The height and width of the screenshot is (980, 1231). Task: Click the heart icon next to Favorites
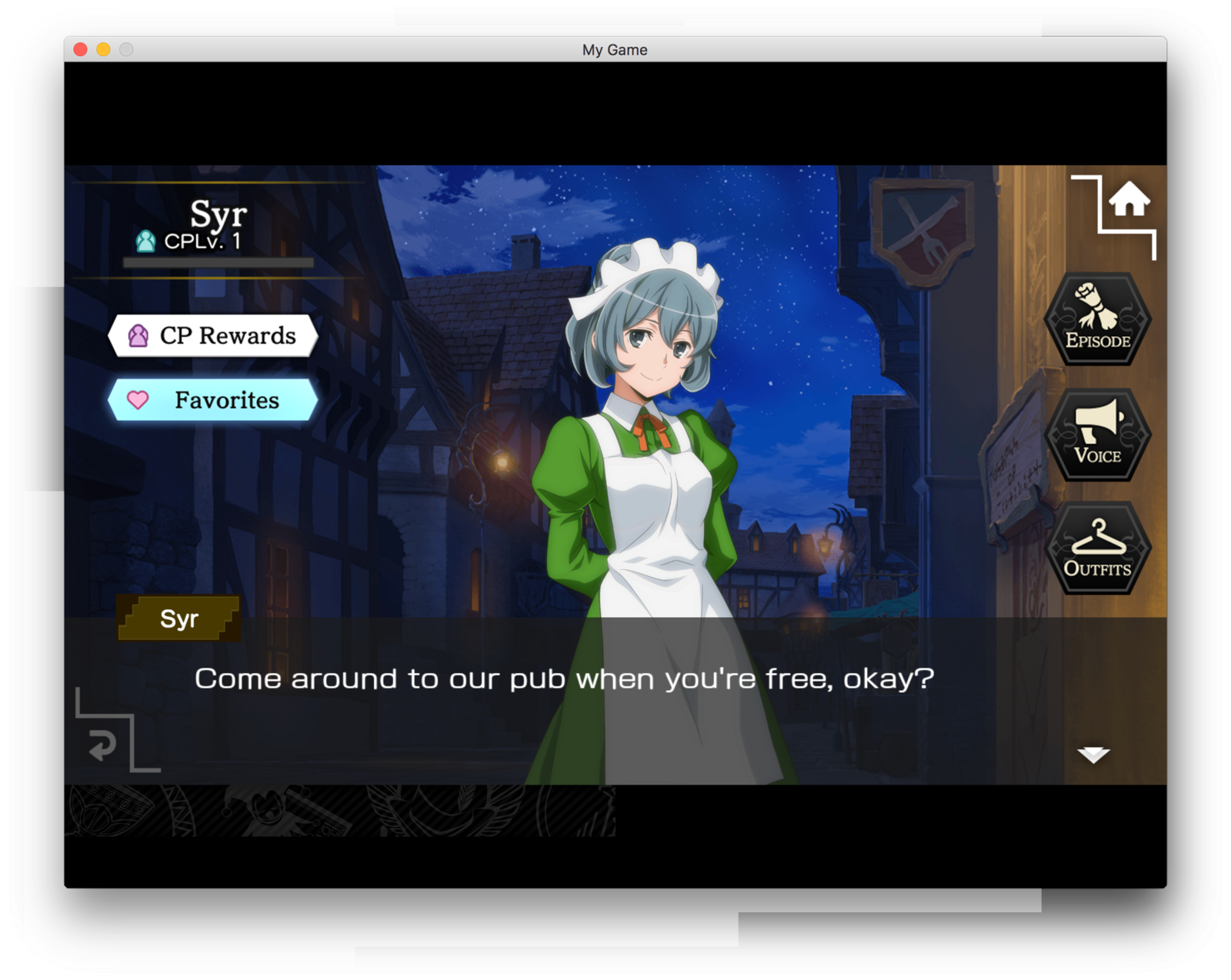point(137,400)
